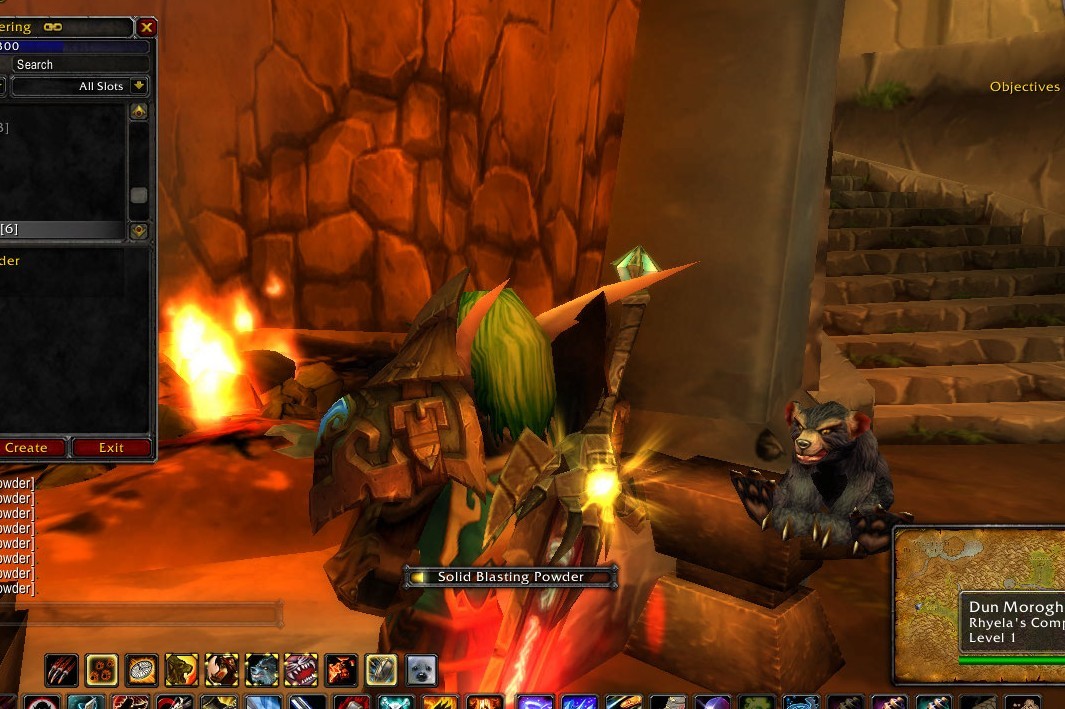This screenshot has width=1065, height=709.
Task: Activate the blue wolf head ability
Action: pos(261,669)
